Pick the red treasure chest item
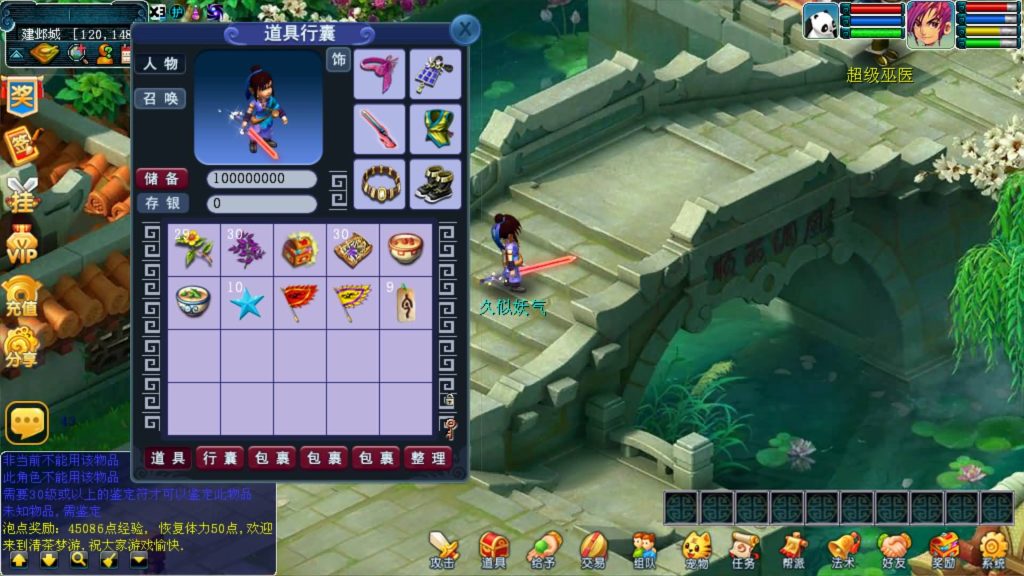1024x576 pixels. [299, 249]
